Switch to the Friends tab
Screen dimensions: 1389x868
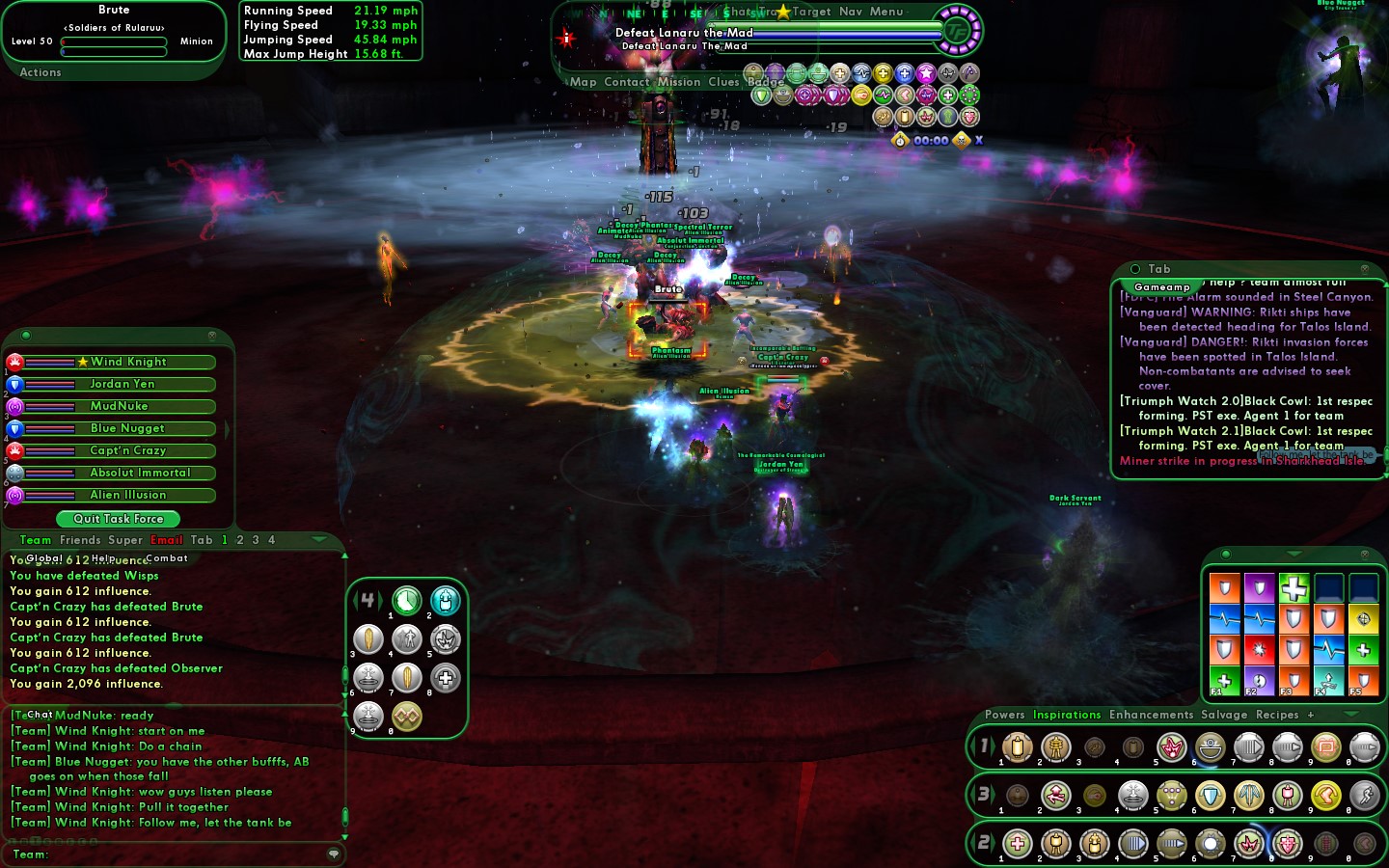(80, 540)
